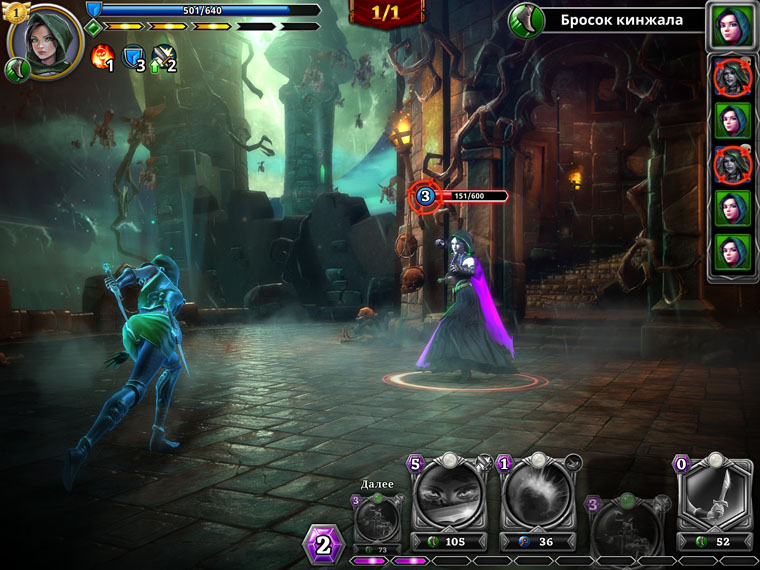Inspect the sword attack-up buff icon
The image size is (760, 570).
(163, 58)
